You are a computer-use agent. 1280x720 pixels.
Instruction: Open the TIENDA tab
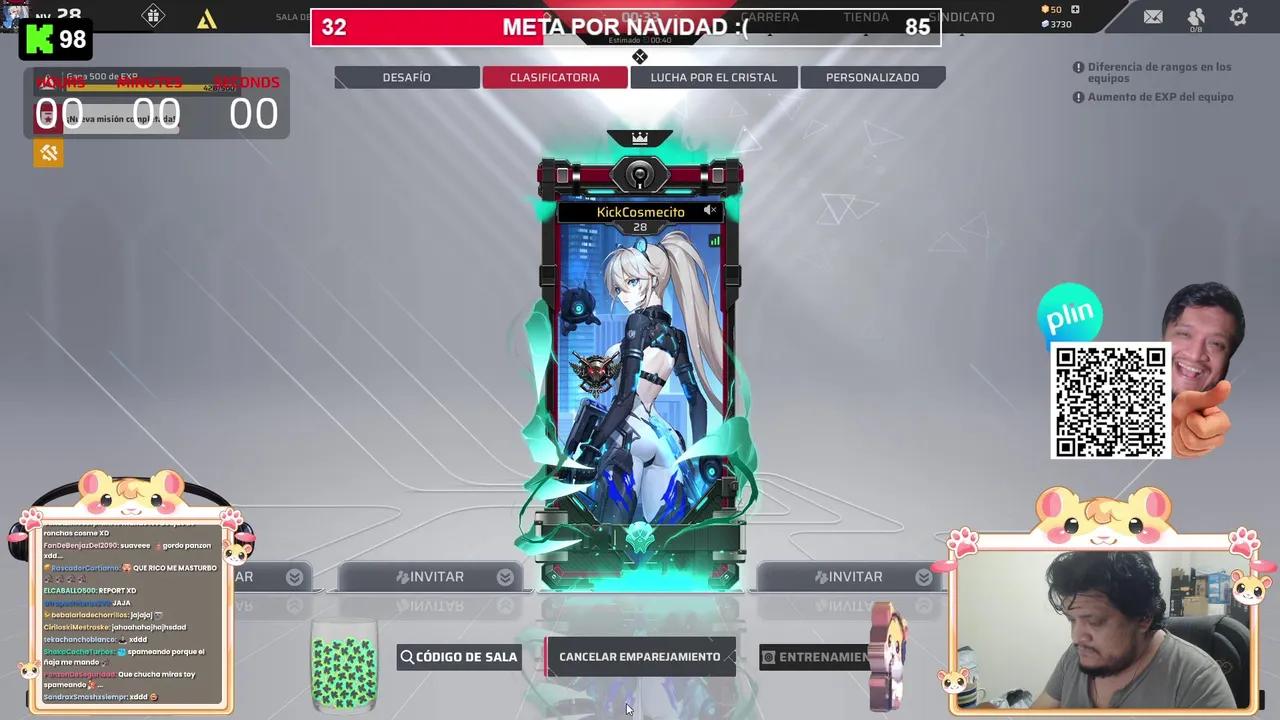click(865, 16)
